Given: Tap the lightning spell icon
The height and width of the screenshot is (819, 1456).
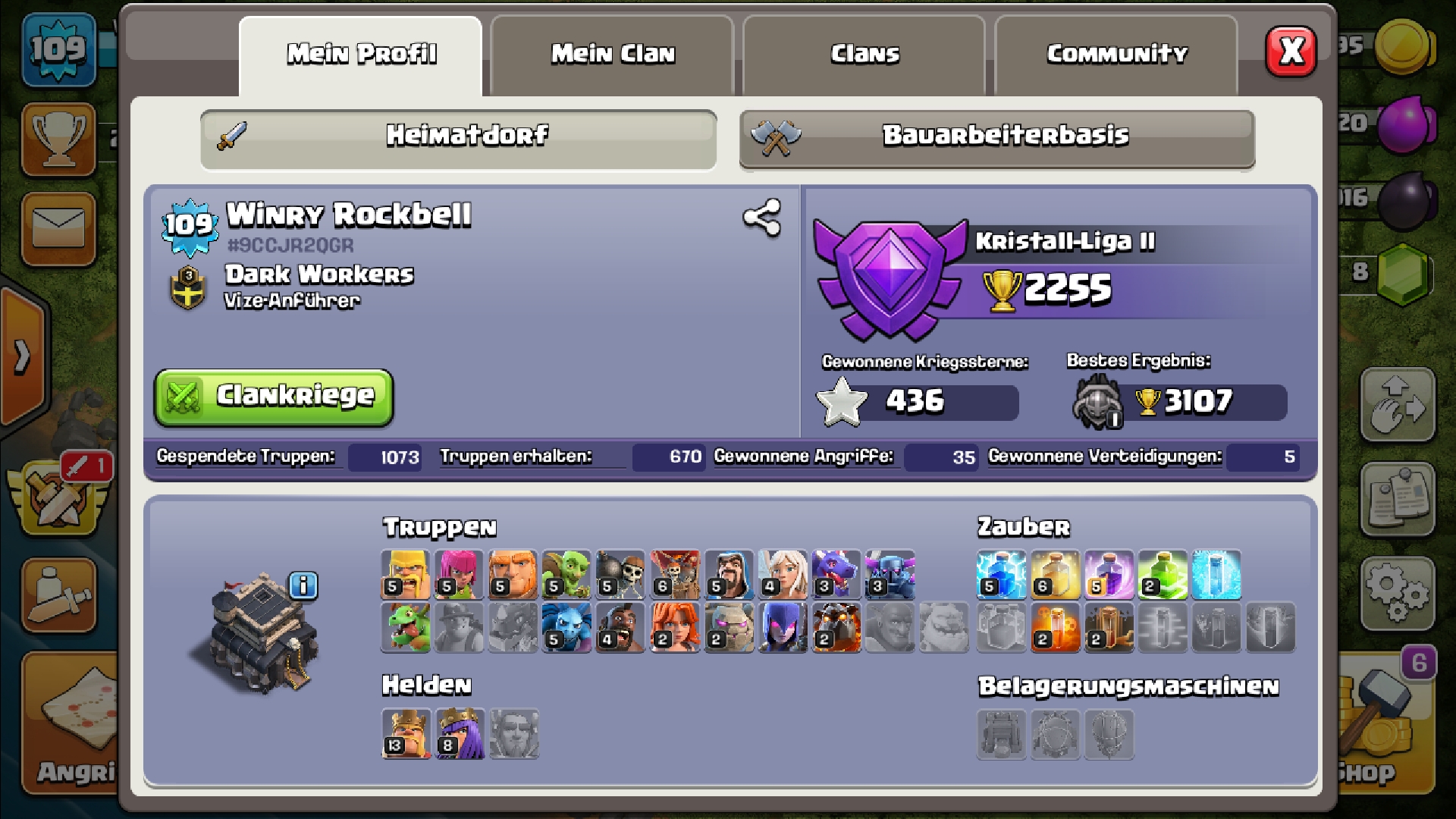Looking at the screenshot, I should coord(1001,575).
